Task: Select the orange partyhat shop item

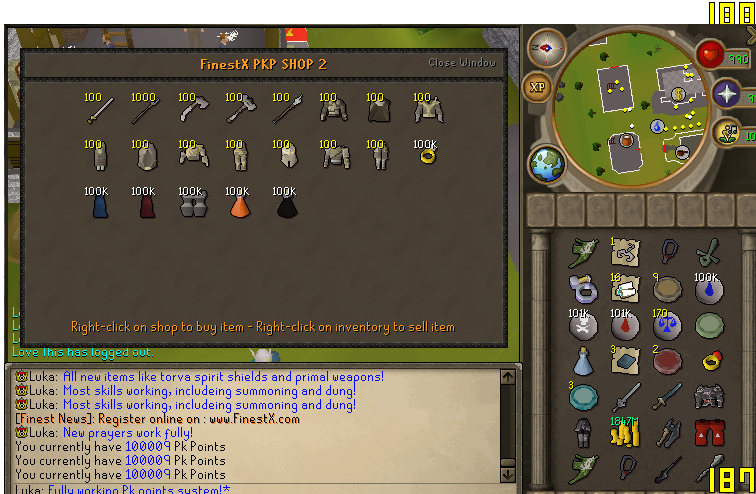Action: 238,204
